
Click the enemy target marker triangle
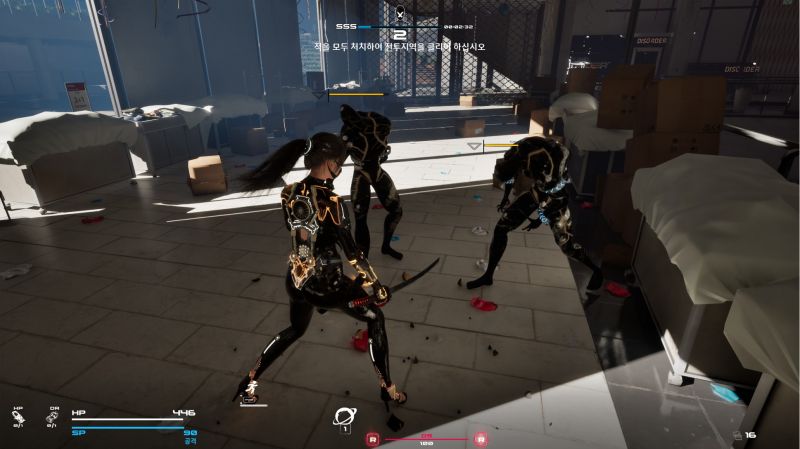pos(474,146)
